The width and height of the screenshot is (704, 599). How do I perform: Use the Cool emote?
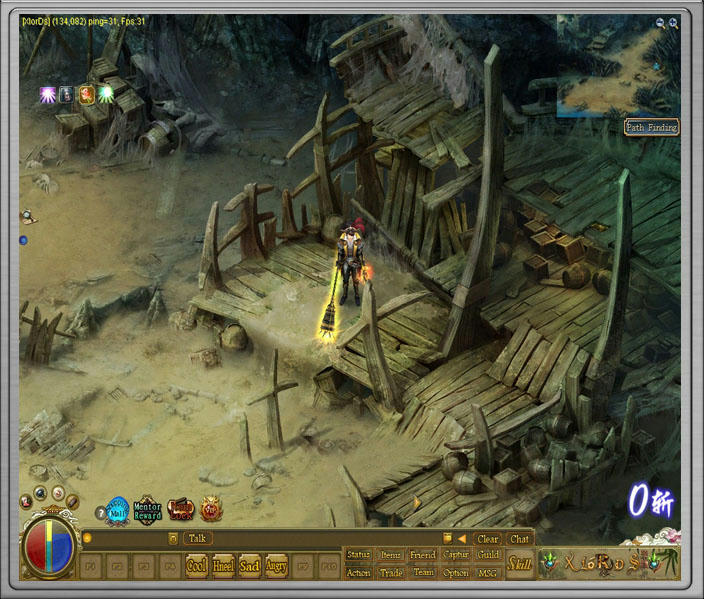pyautogui.click(x=197, y=566)
